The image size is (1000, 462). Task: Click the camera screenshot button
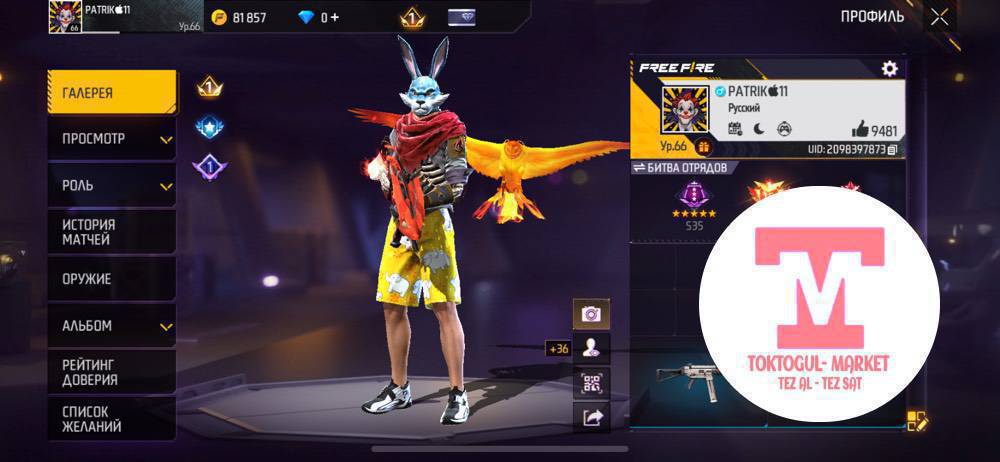(x=591, y=314)
